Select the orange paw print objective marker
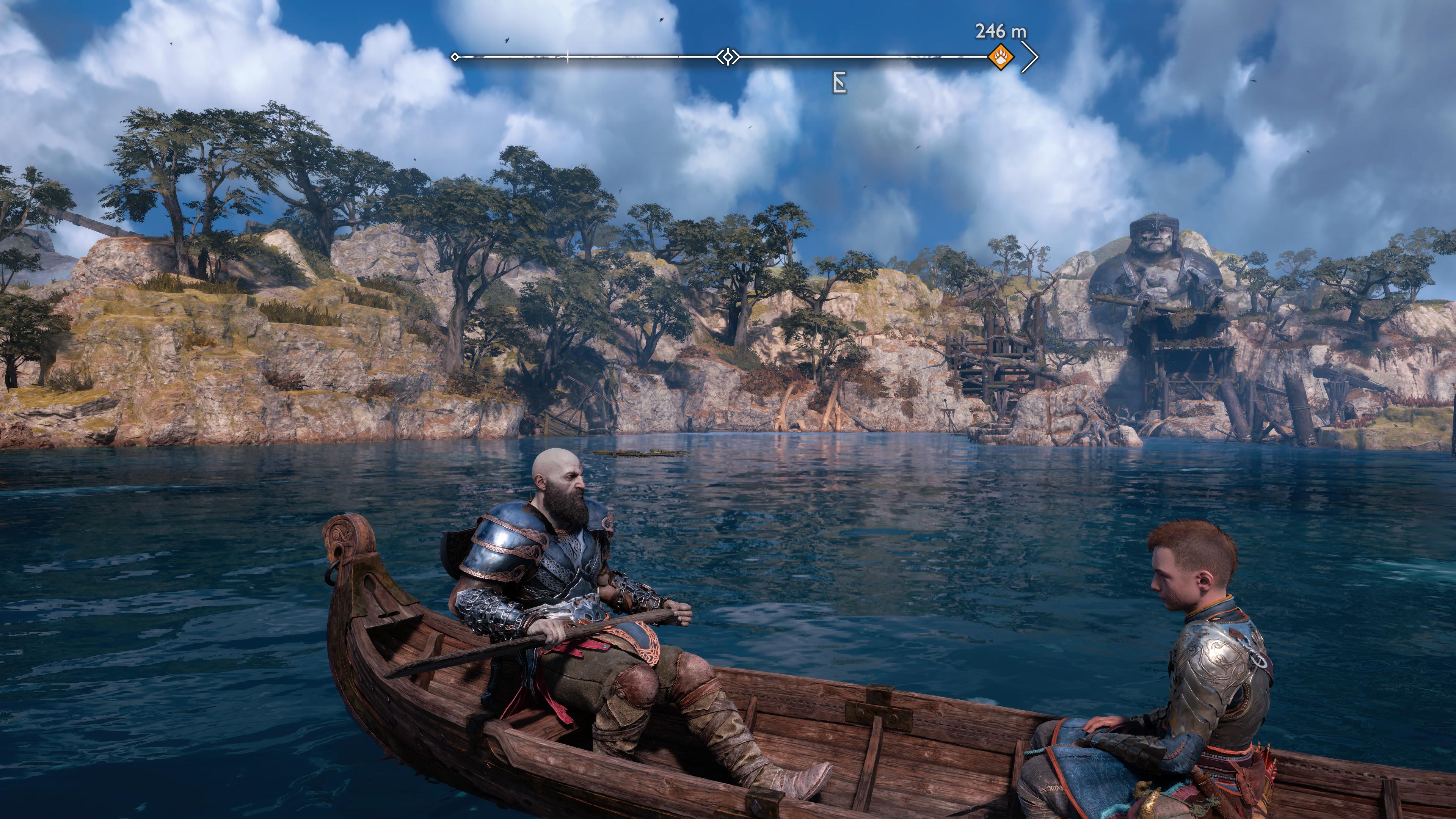The image size is (1456, 819). [1001, 57]
